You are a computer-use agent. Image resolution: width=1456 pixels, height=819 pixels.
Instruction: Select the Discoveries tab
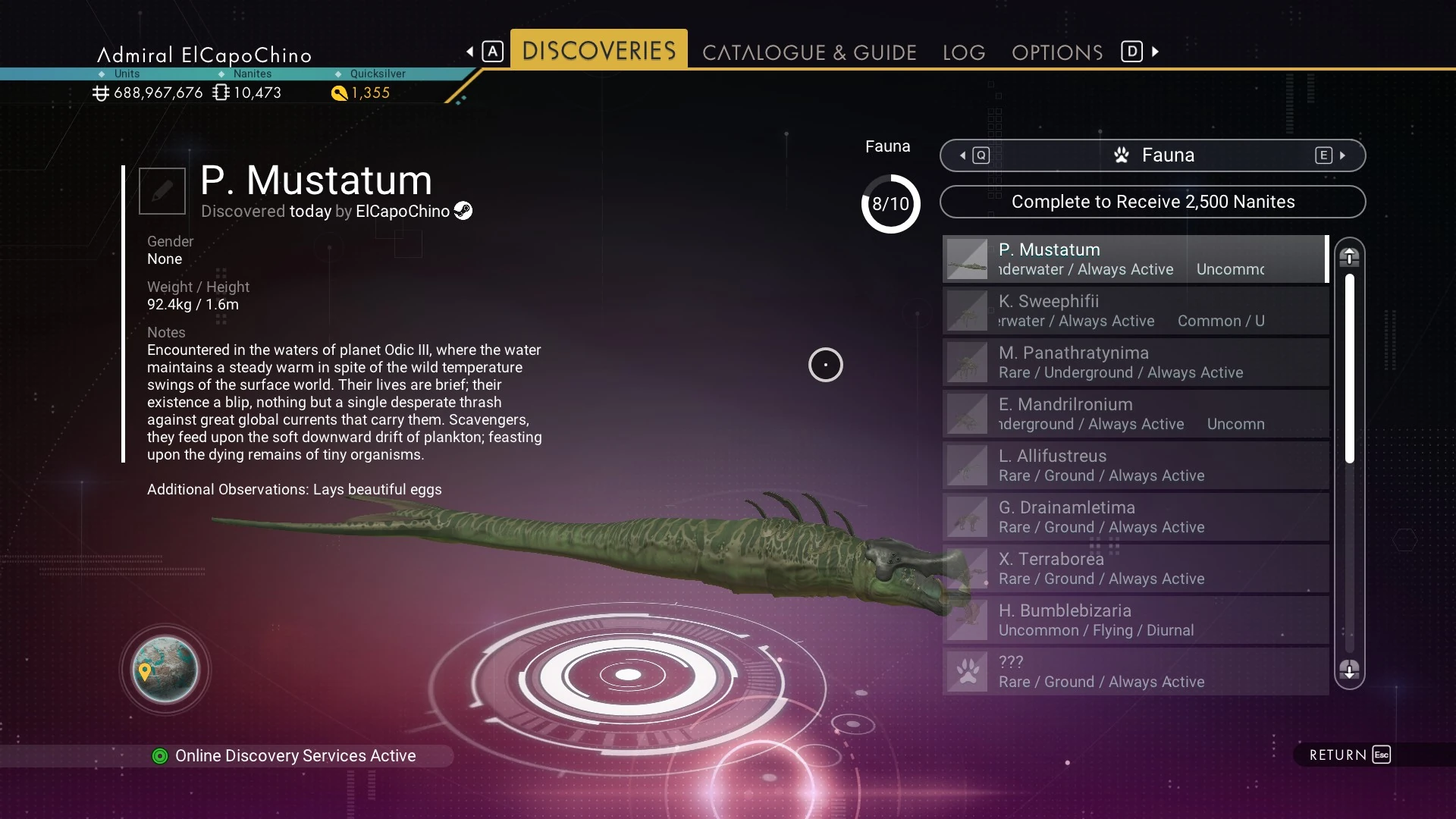coord(599,51)
